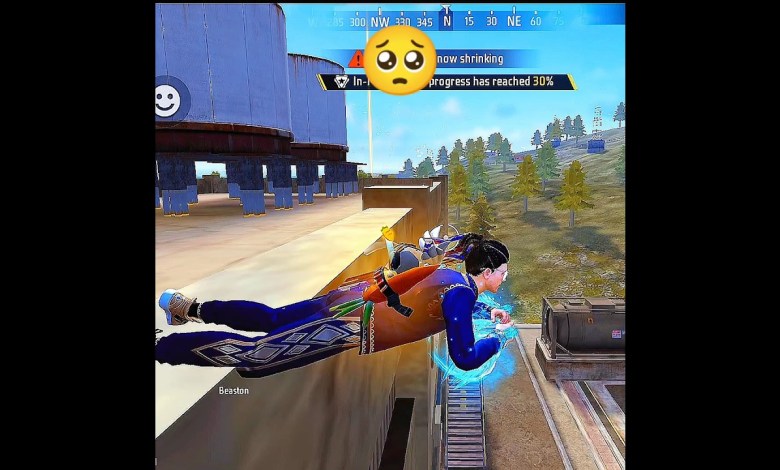Open the smiley face emote button
This screenshot has height=470, width=780.
coord(167,99)
